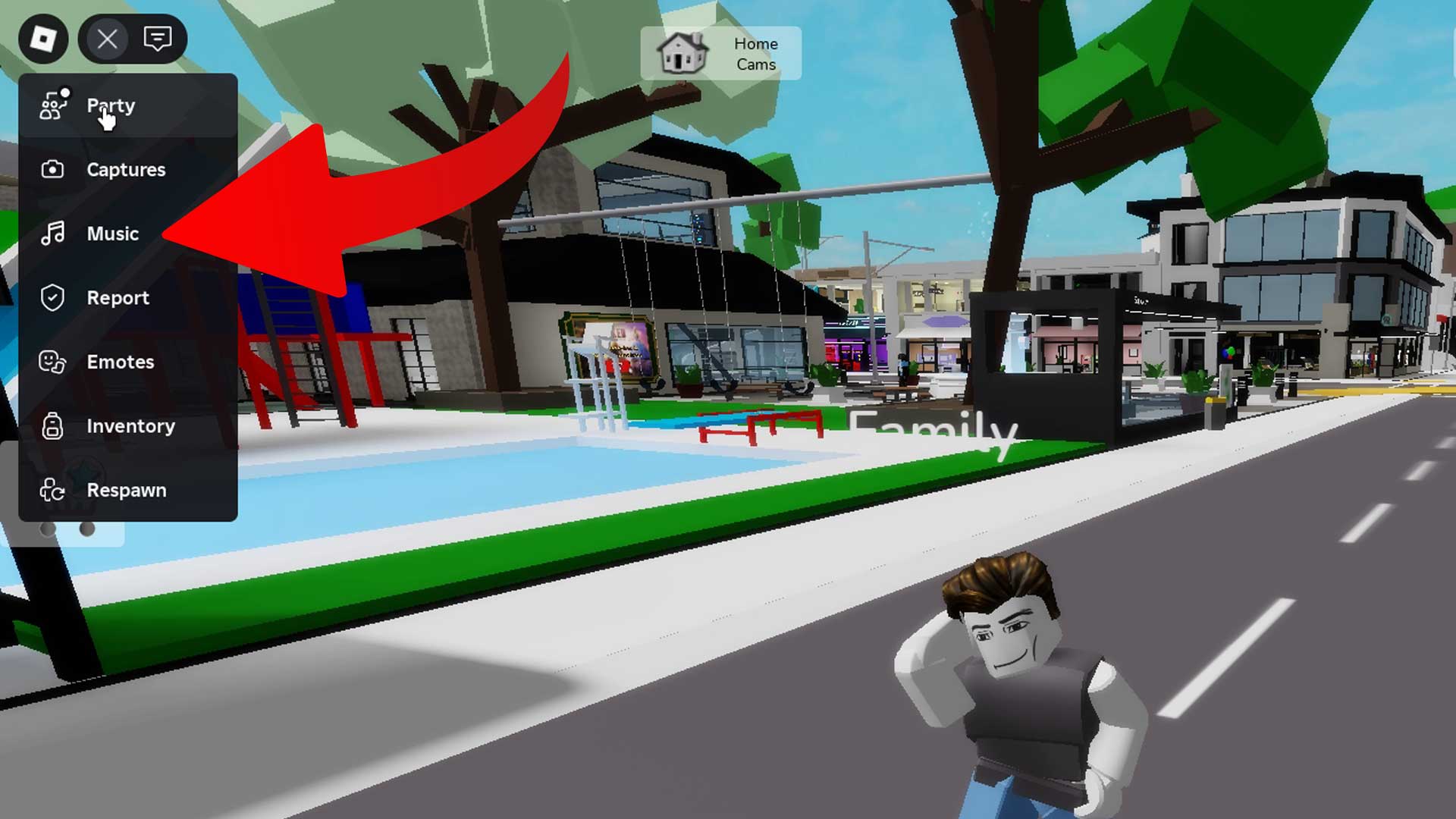Screen dimensions: 1456x819
Task: Select Emotes in the menu list
Action: point(121,362)
